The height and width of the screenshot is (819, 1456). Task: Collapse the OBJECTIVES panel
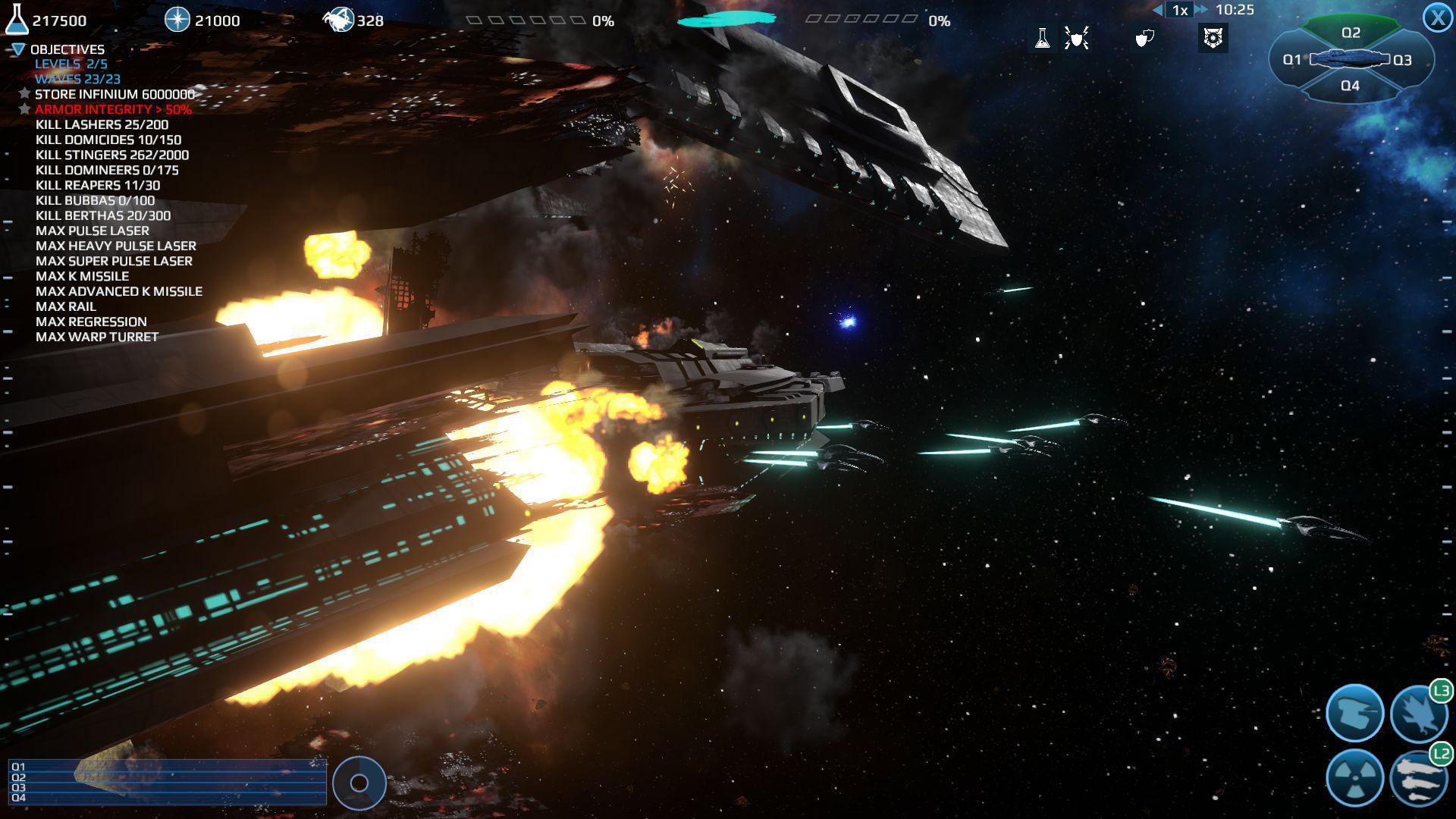17,49
